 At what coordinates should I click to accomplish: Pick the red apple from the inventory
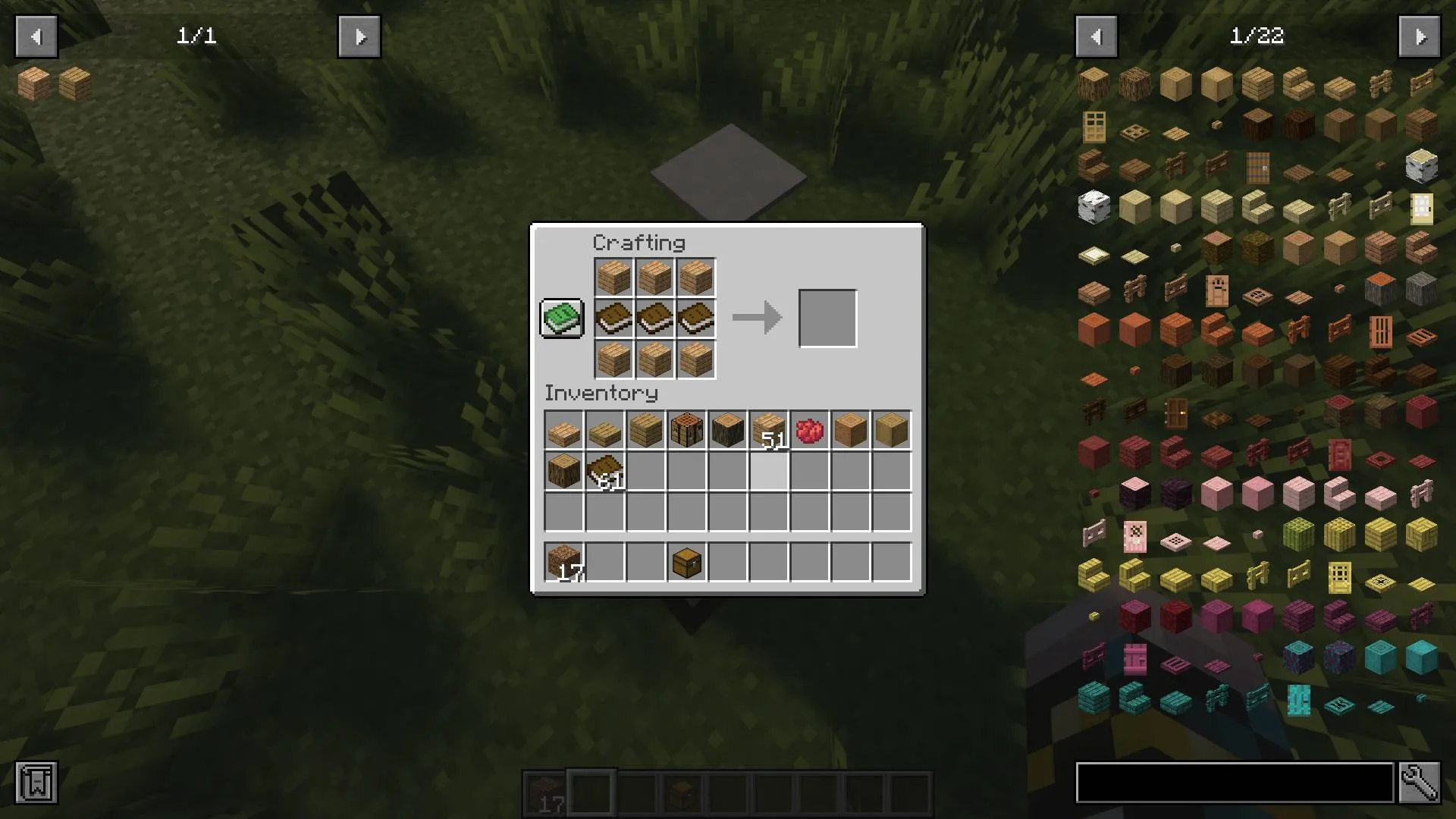[809, 430]
